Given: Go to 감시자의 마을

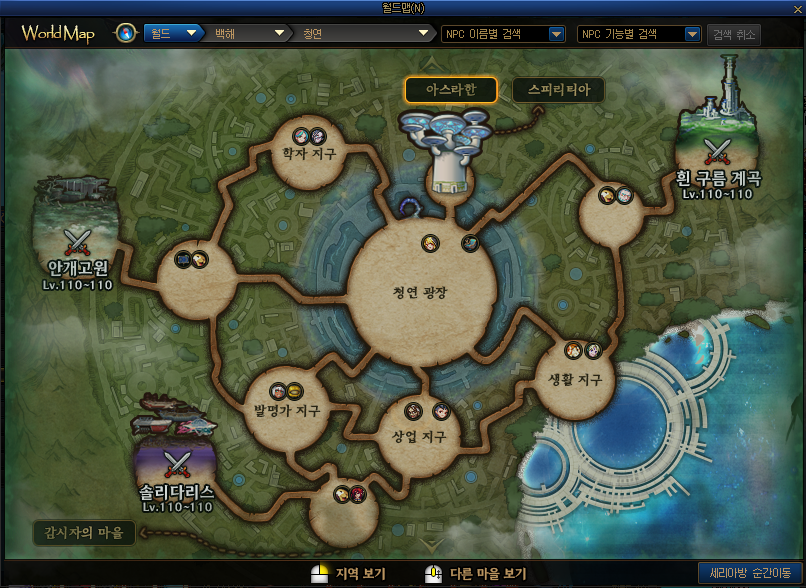Looking at the screenshot, I should [x=84, y=532].
